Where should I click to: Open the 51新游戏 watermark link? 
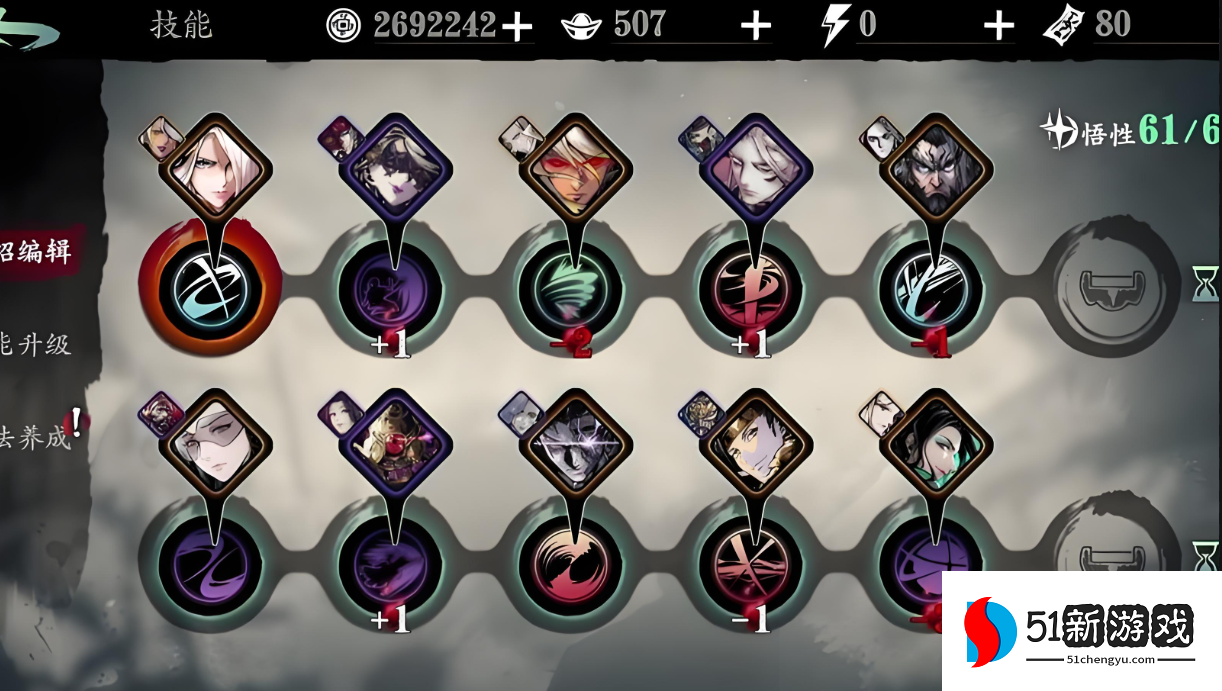pos(1082,631)
